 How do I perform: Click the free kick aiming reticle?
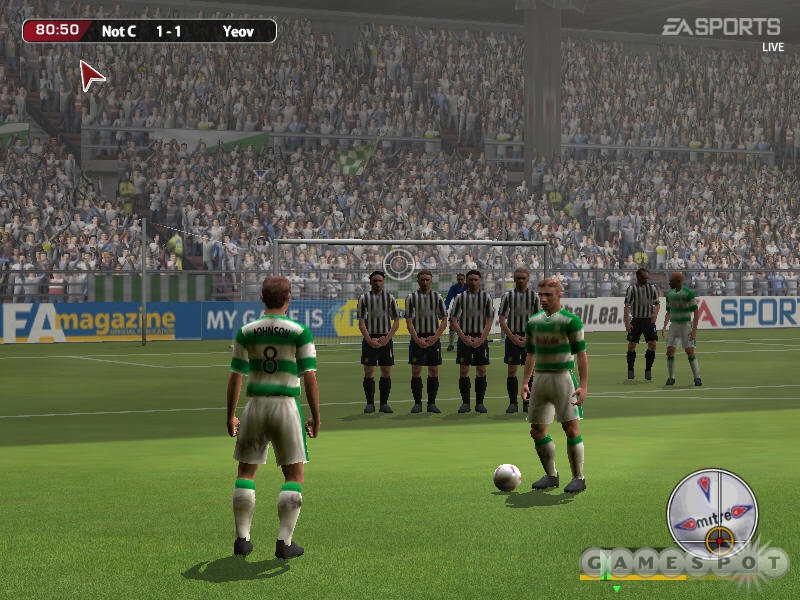[x=399, y=264]
